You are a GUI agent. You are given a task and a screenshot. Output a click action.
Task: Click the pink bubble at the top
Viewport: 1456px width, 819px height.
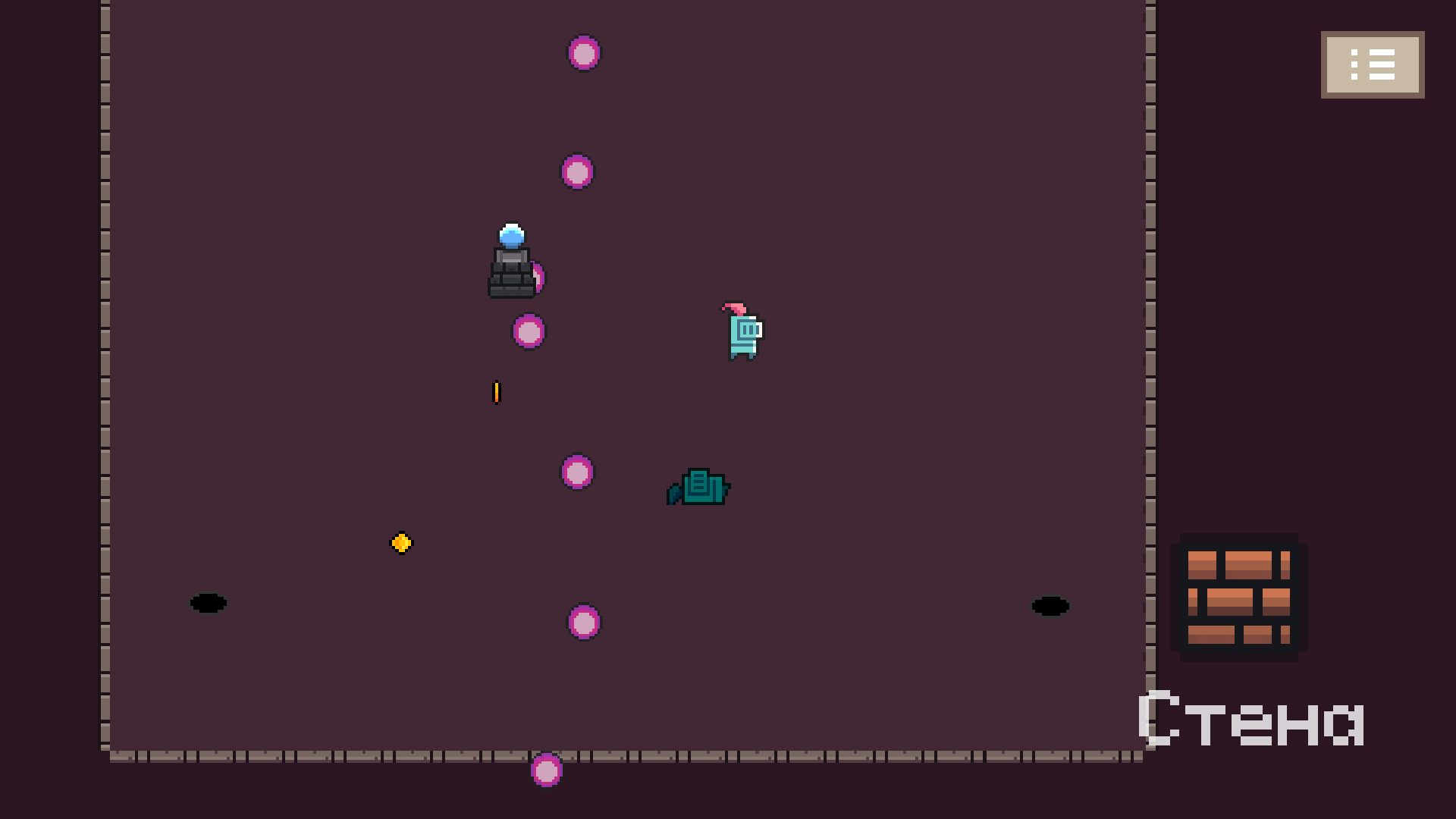(584, 53)
